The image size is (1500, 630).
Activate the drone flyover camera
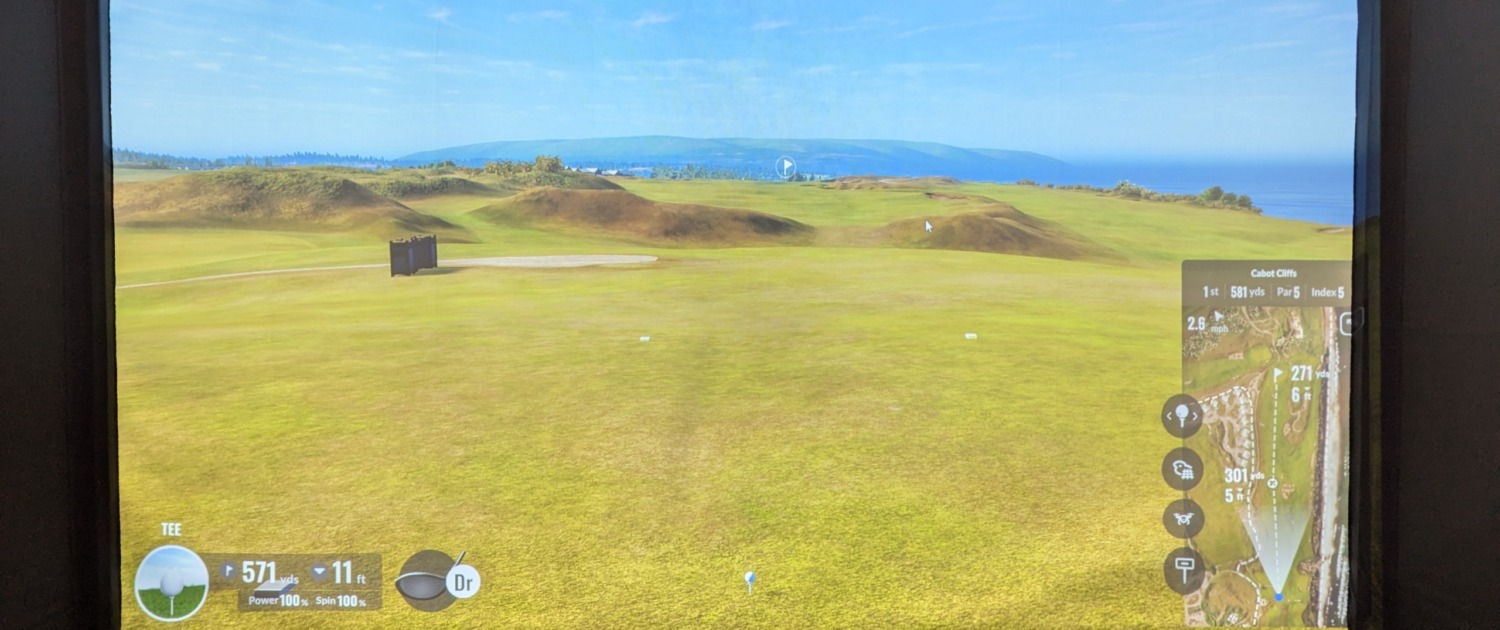pyautogui.click(x=1183, y=519)
